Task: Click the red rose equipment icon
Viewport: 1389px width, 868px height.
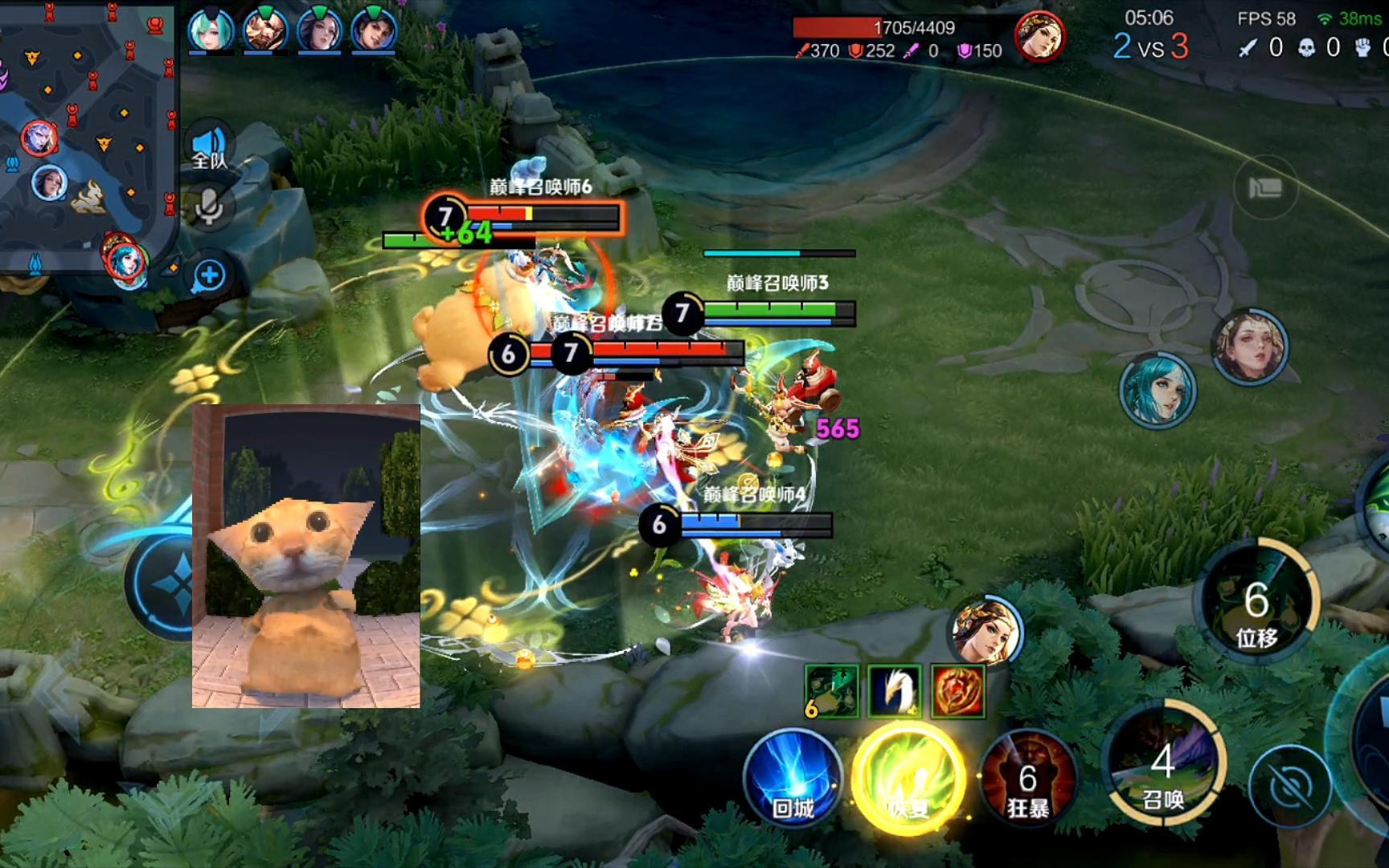Action: (958, 690)
